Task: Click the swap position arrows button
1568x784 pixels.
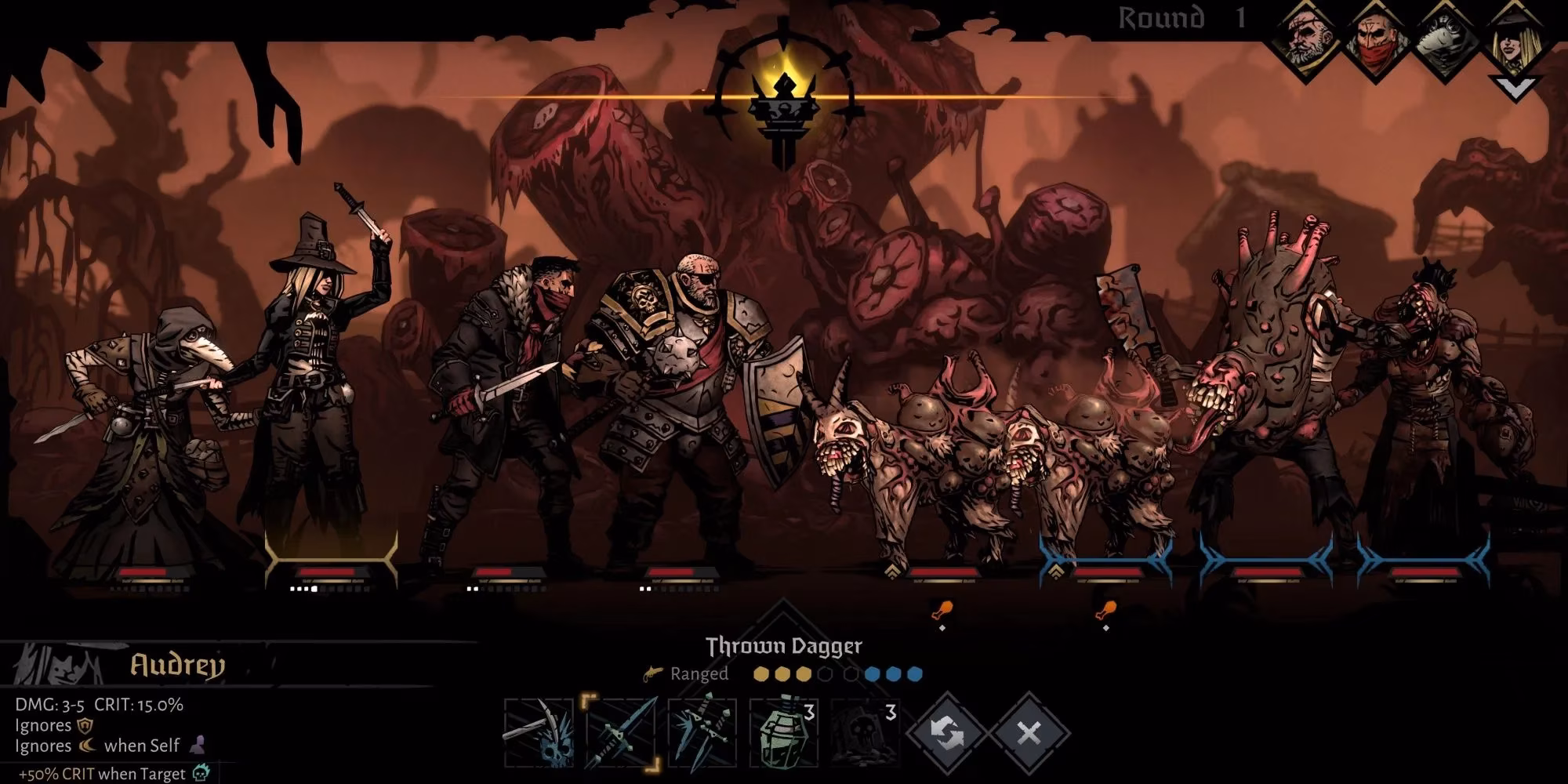Action: [x=947, y=734]
